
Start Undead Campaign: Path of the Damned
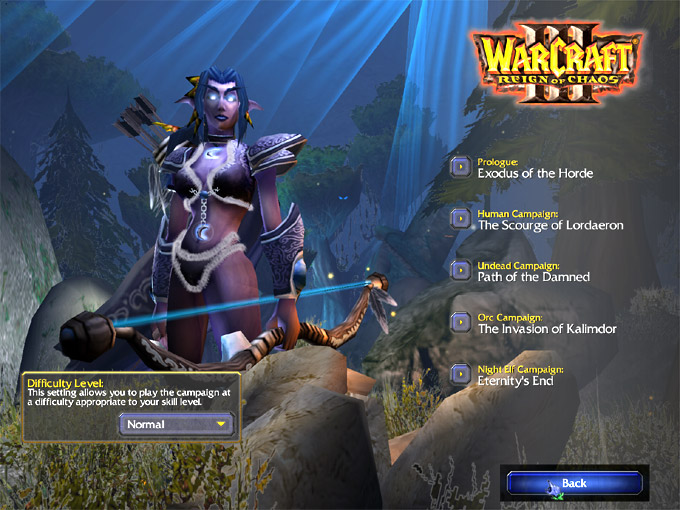461,271
